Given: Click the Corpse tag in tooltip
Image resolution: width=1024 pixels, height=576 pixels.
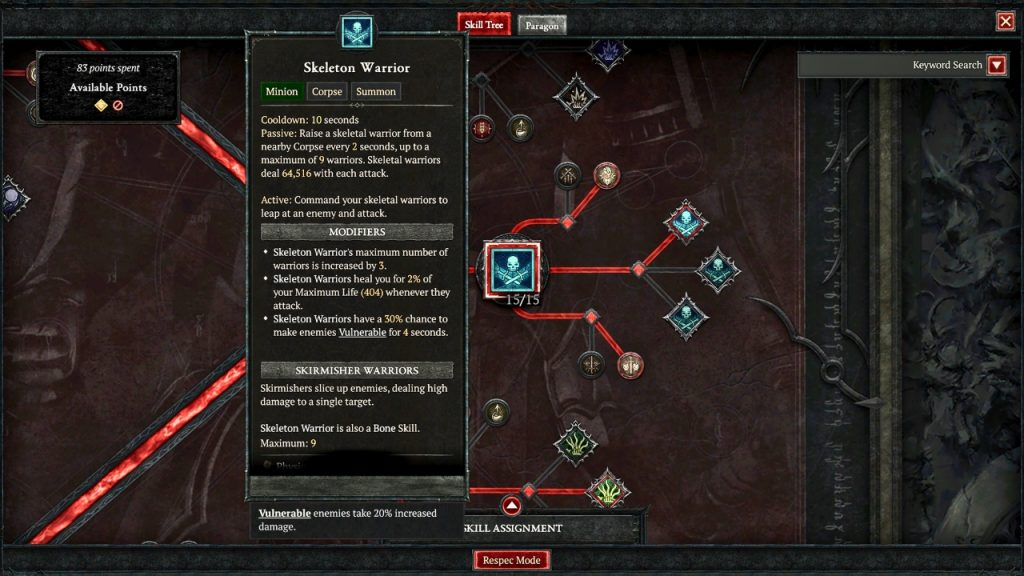Looking at the screenshot, I should [326, 91].
